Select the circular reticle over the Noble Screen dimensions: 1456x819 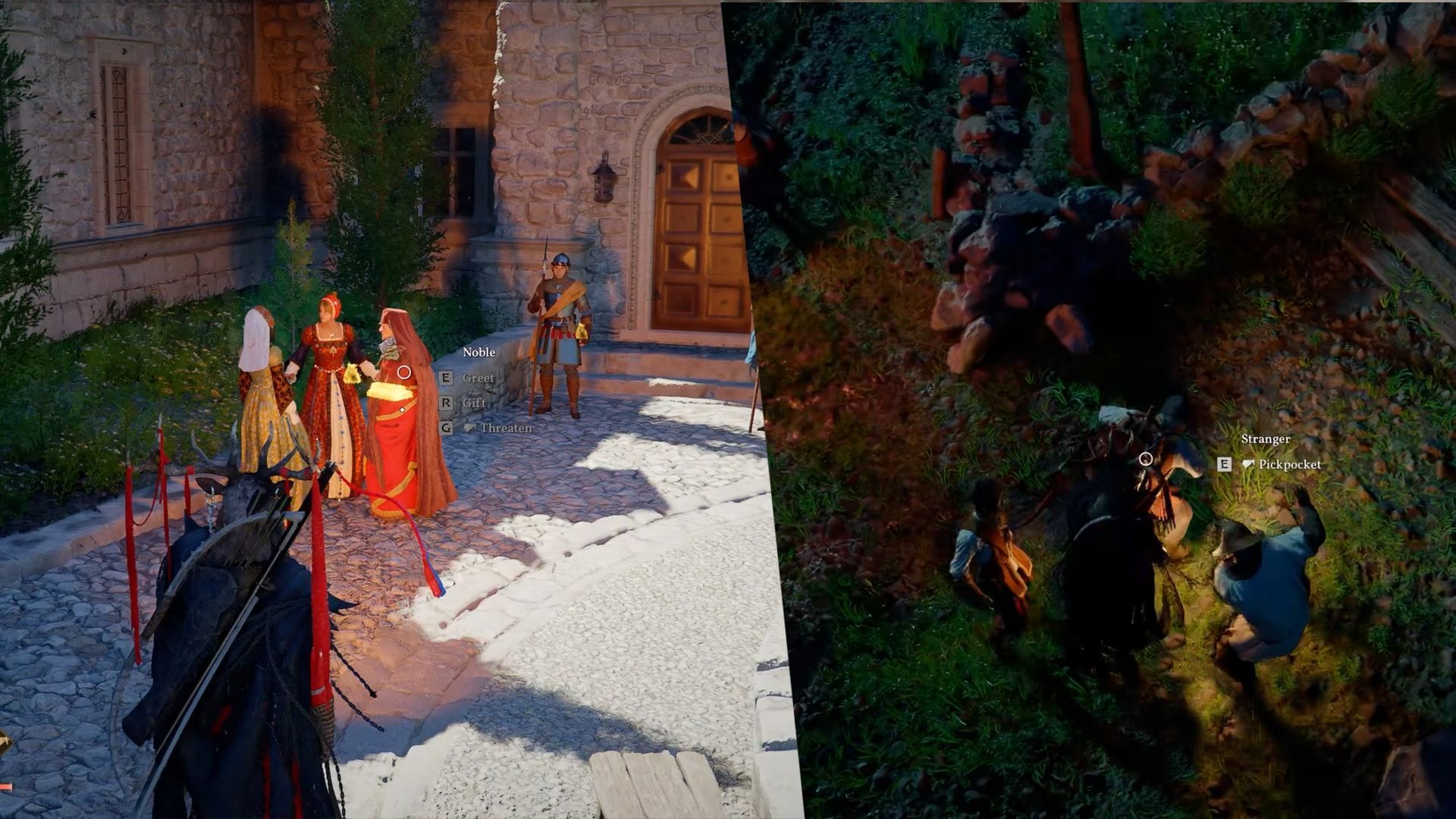click(404, 372)
